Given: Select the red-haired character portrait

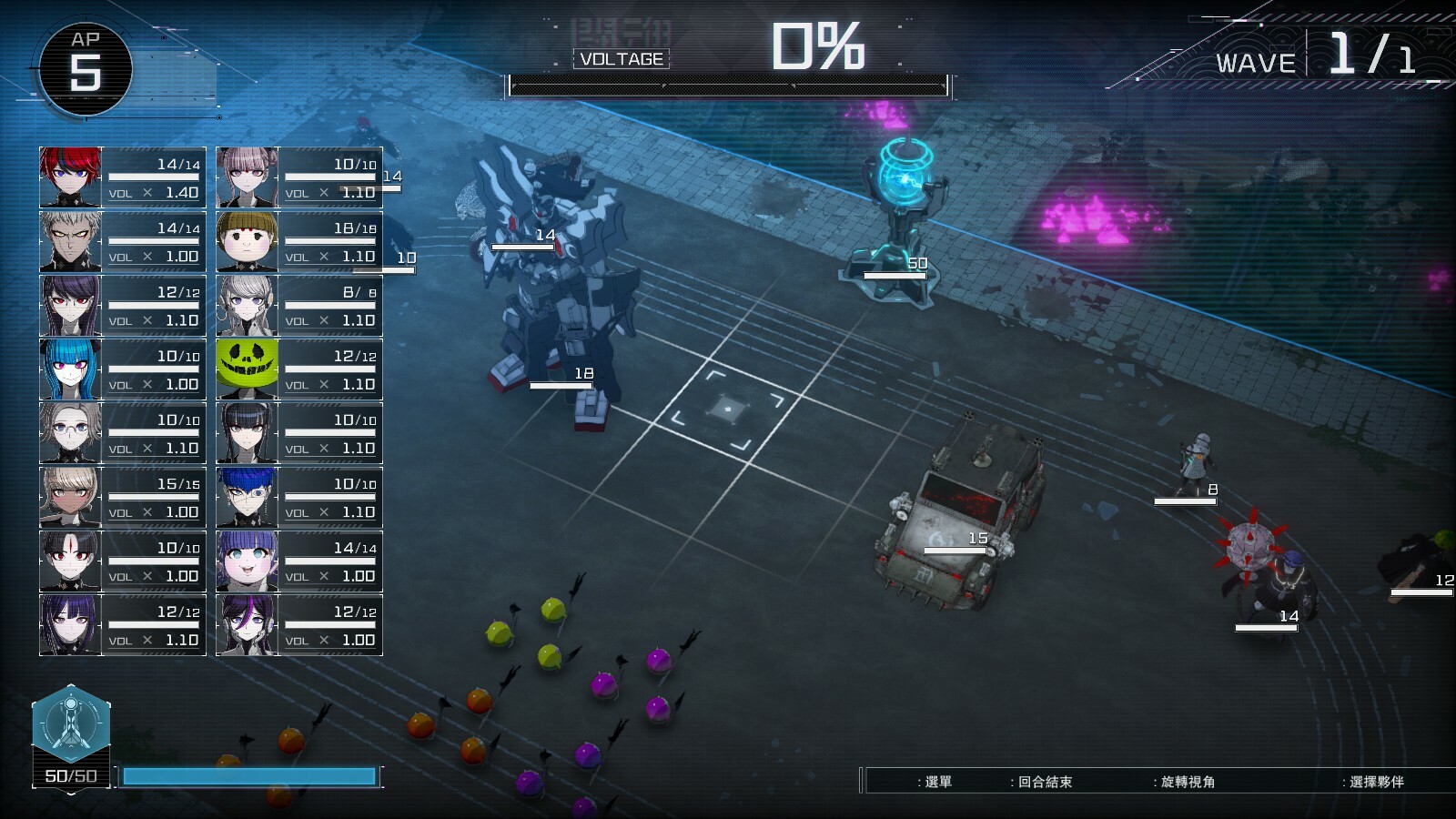Looking at the screenshot, I should pyautogui.click(x=71, y=177).
